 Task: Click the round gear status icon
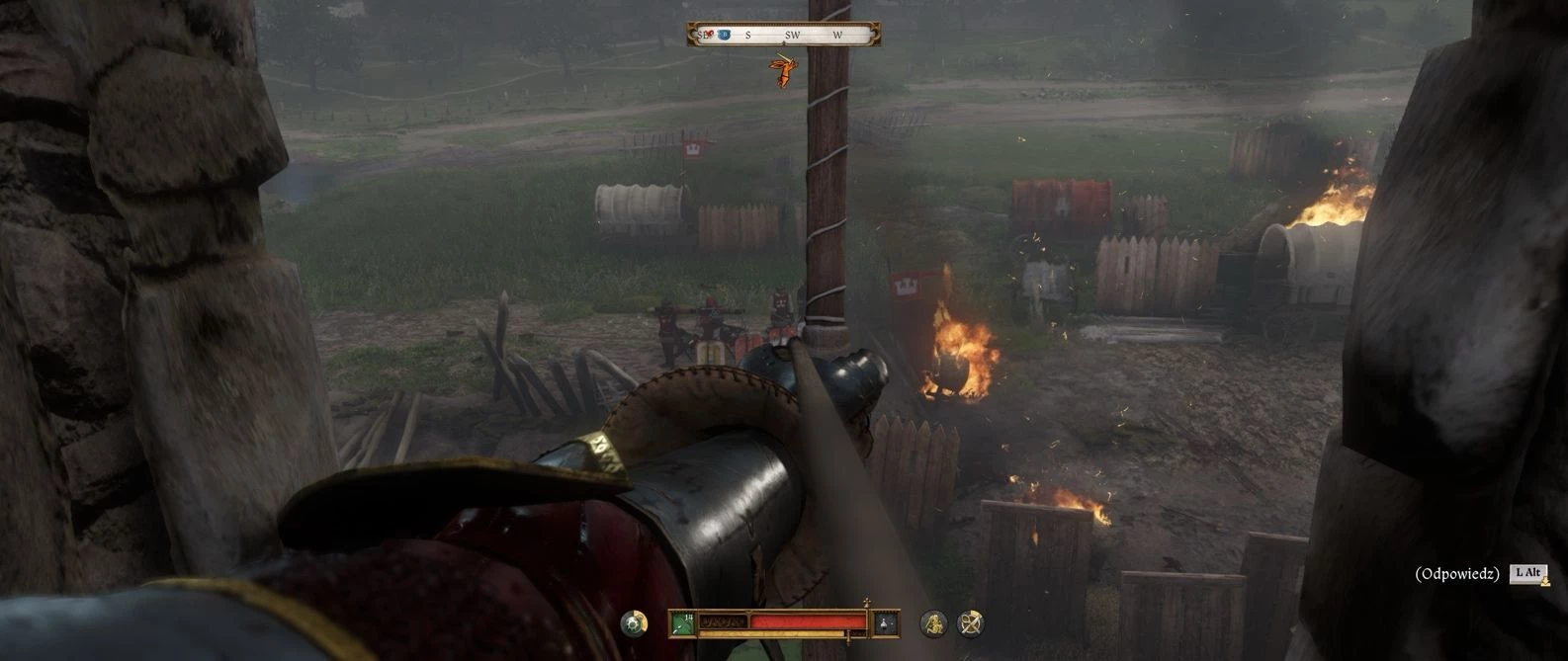[634, 622]
